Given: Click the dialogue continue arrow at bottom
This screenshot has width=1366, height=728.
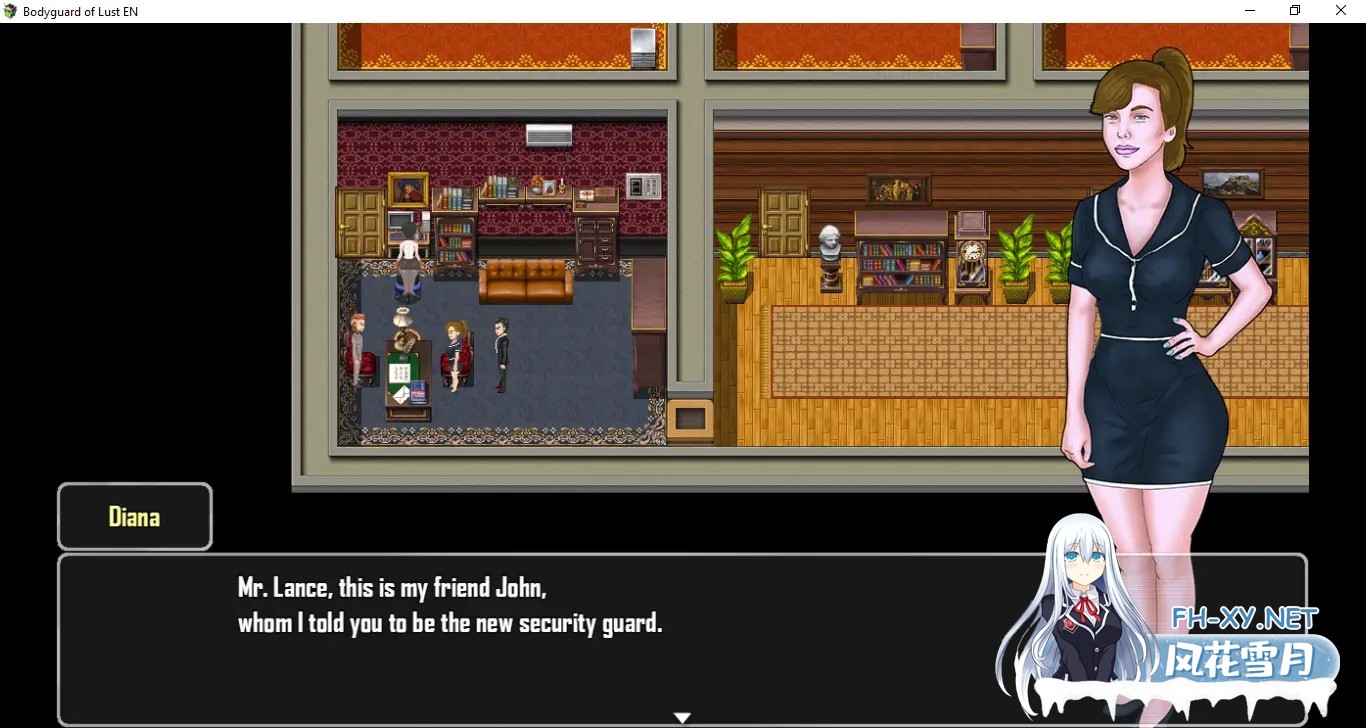Looking at the screenshot, I should 682,716.
